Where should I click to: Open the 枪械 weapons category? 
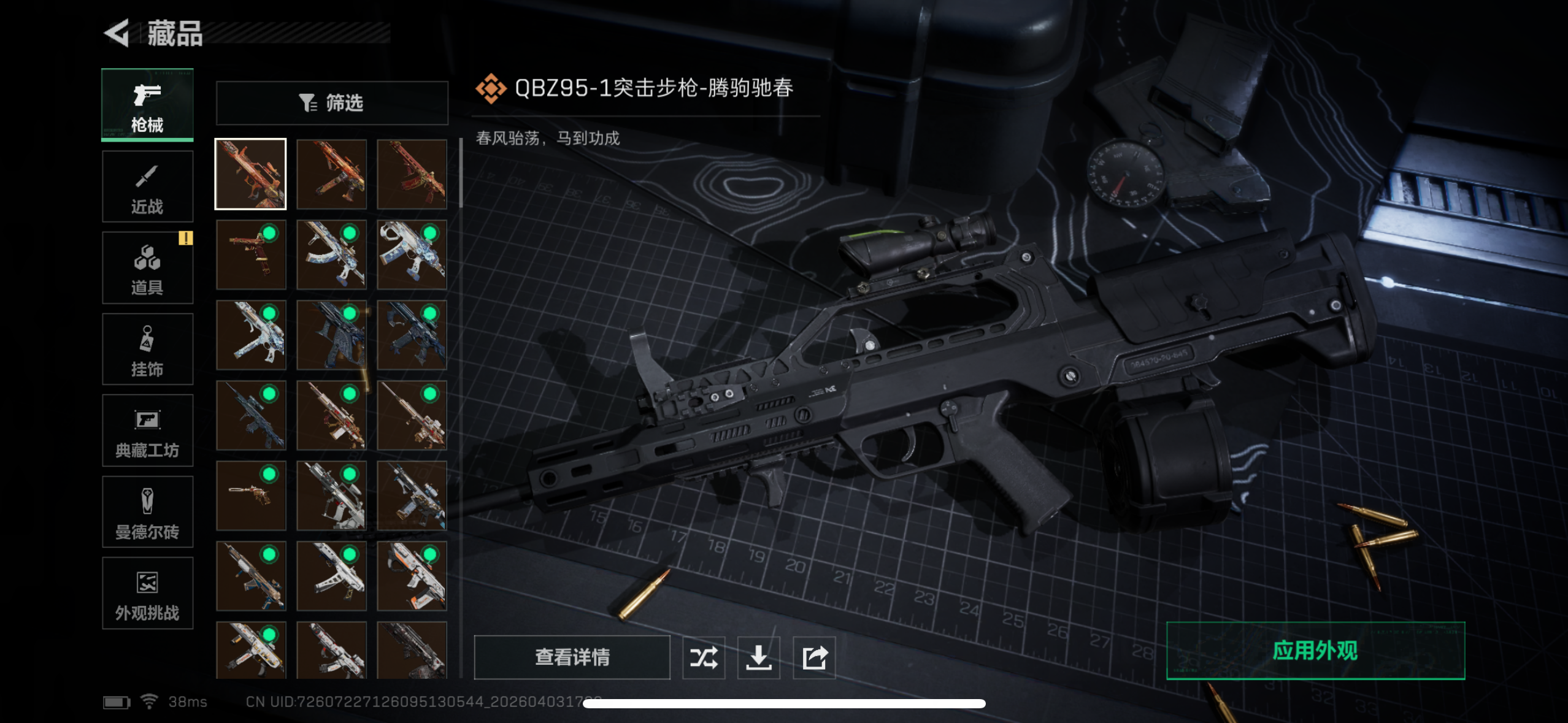click(x=147, y=104)
